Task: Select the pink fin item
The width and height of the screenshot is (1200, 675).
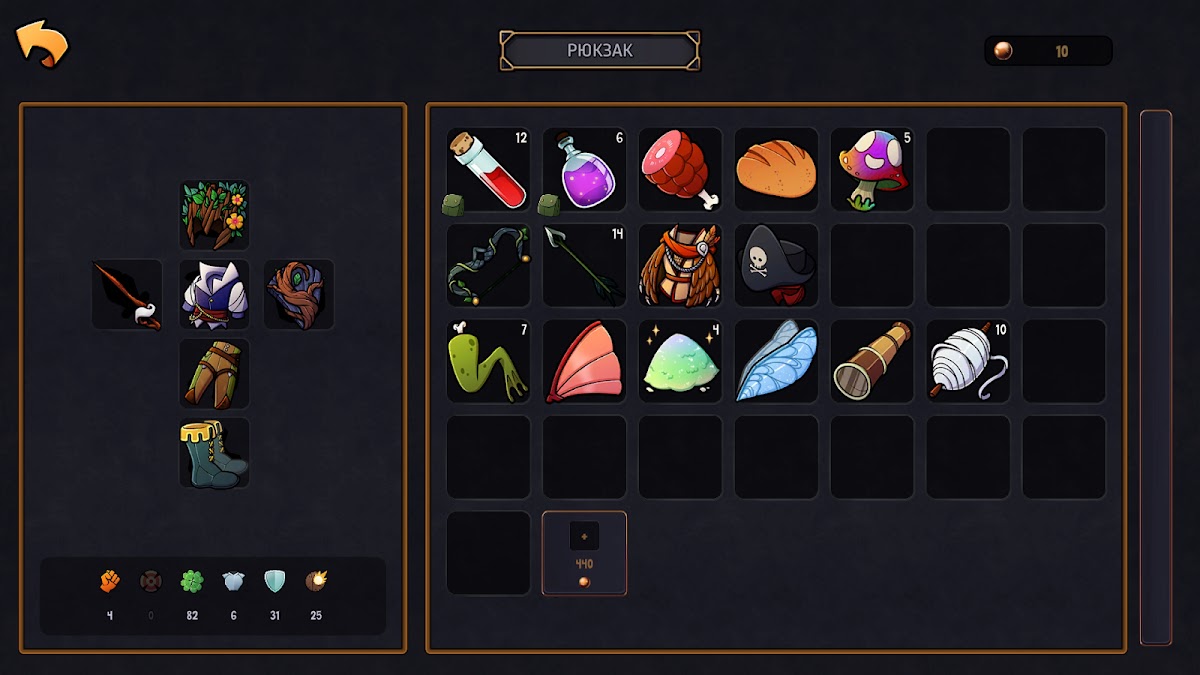Action: [584, 361]
